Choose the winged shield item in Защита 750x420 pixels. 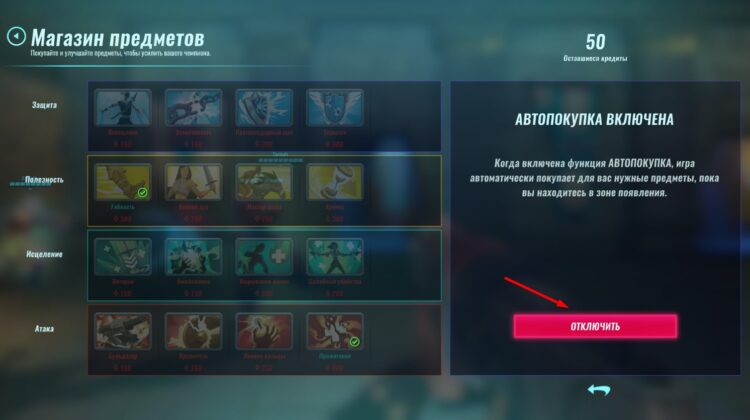tap(335, 109)
